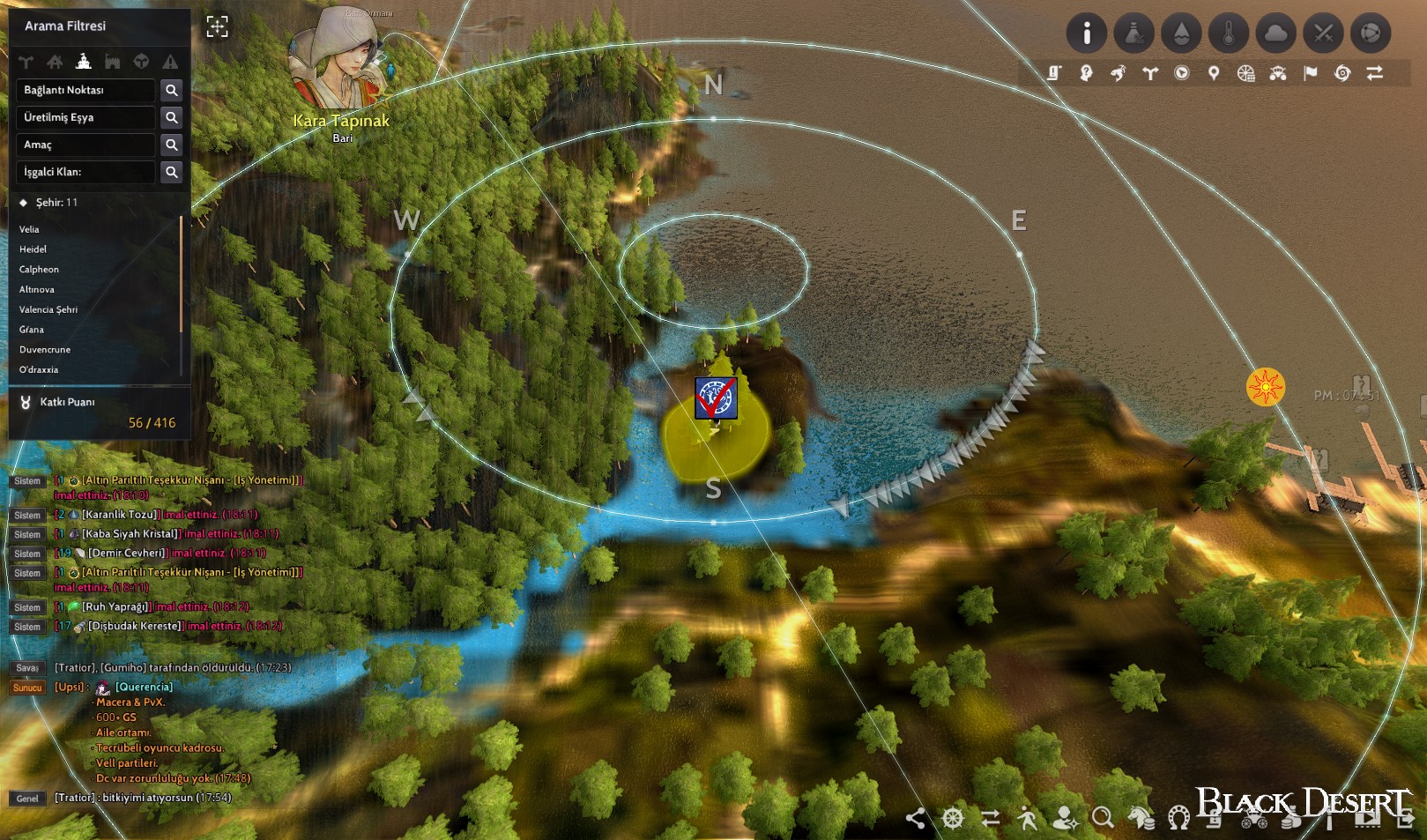
Task: Click the circular info overlay icon
Action: point(1087,33)
